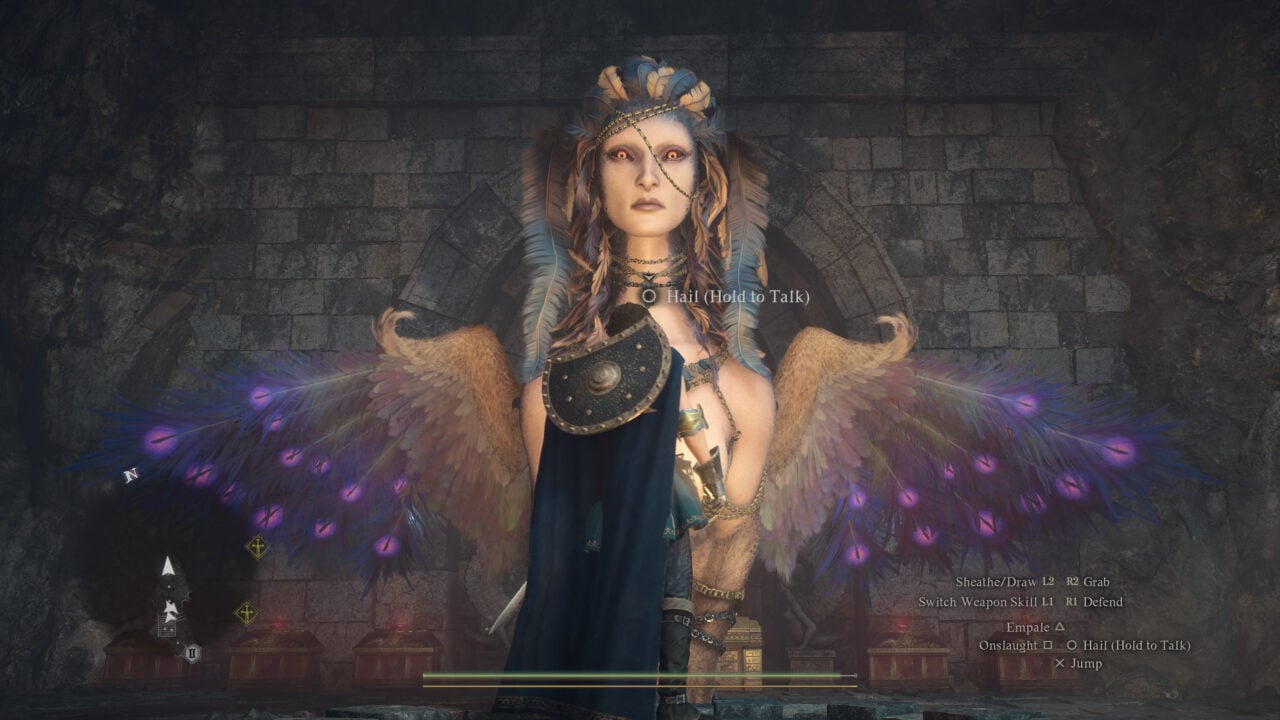Select the Switch Weapon Skill label
Image resolution: width=1280 pixels, height=720 pixels.
pyautogui.click(x=977, y=603)
